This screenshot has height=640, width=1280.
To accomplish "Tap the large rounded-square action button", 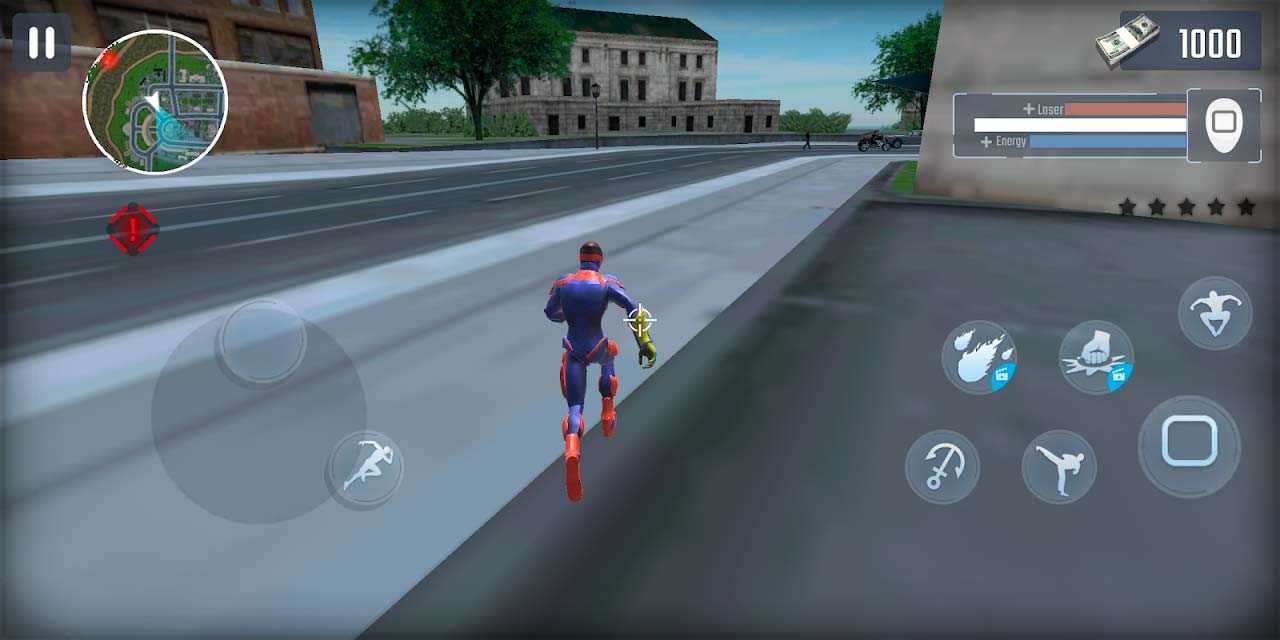I will [x=1189, y=445].
